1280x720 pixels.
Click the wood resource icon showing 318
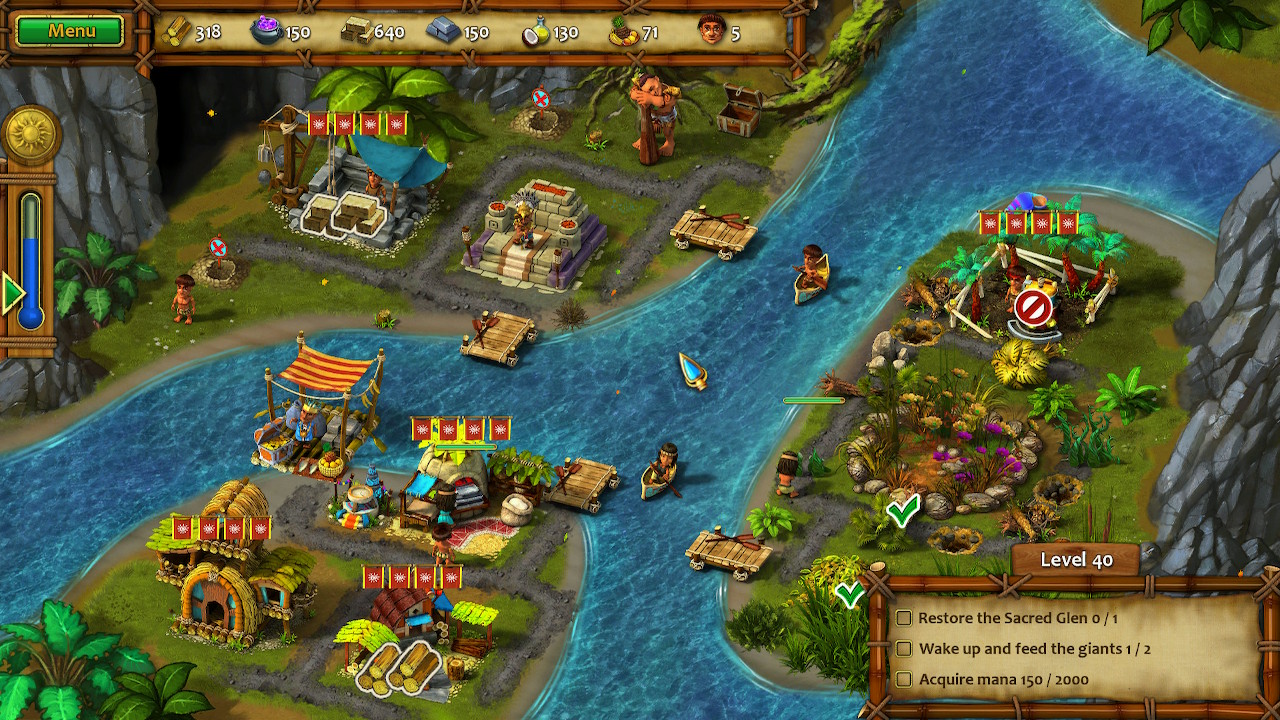tap(175, 31)
